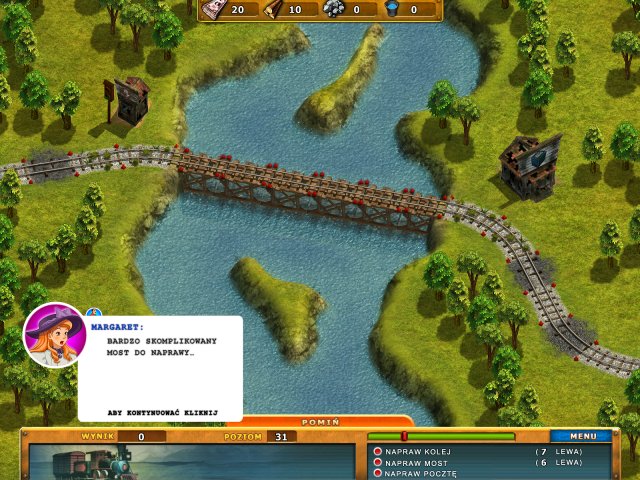Select the NAPRAW POCZTĘ objective
Image resolution: width=640 pixels, height=480 pixels.
[421, 473]
